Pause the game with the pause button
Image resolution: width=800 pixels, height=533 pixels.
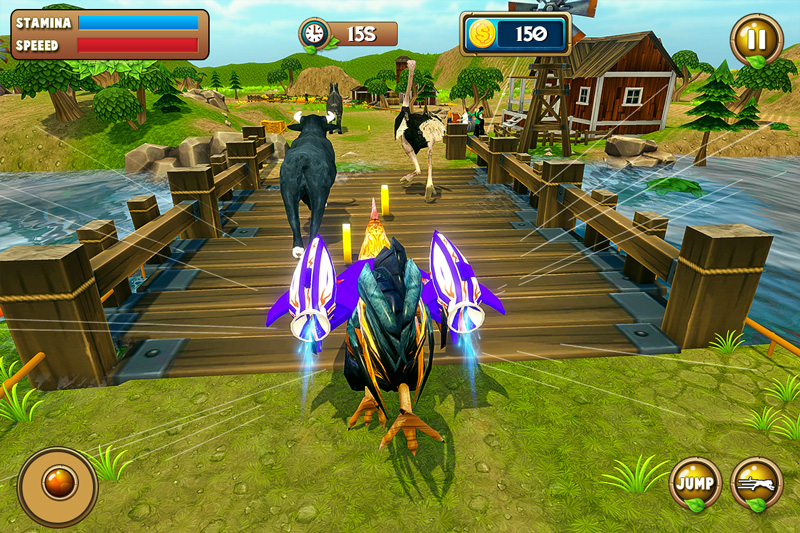[756, 41]
